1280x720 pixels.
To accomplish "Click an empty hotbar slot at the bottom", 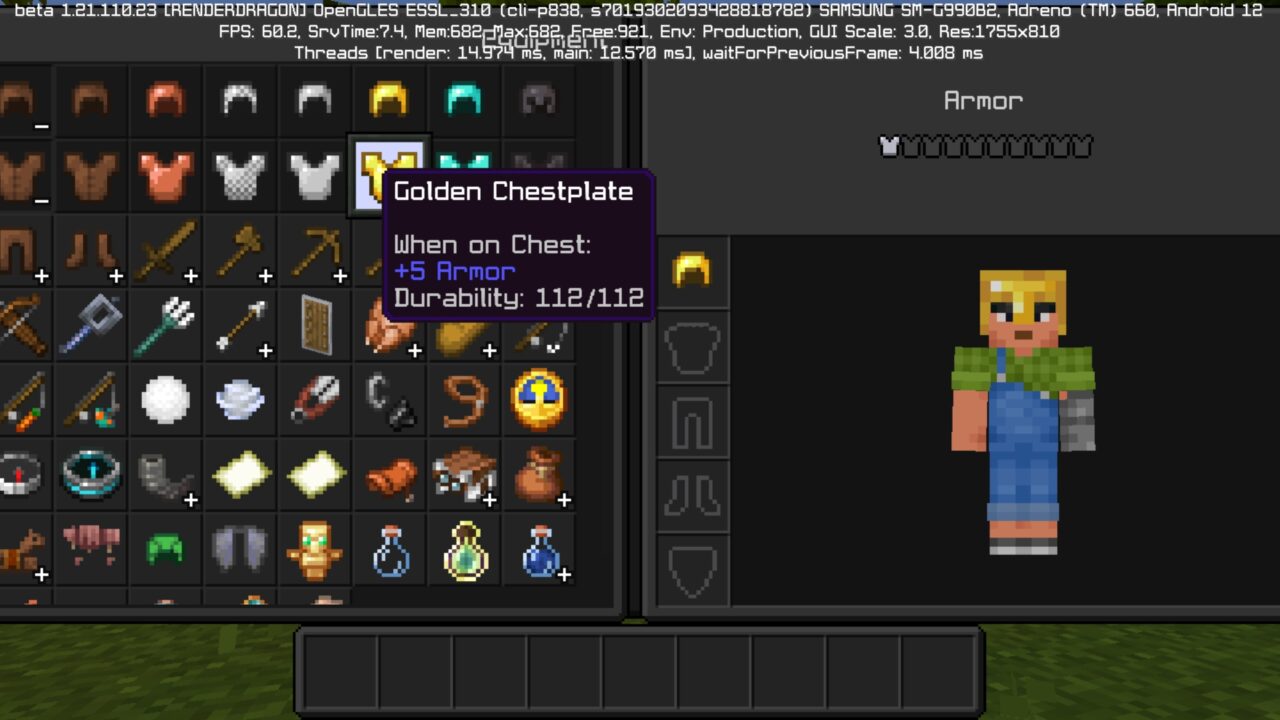I will 340,670.
